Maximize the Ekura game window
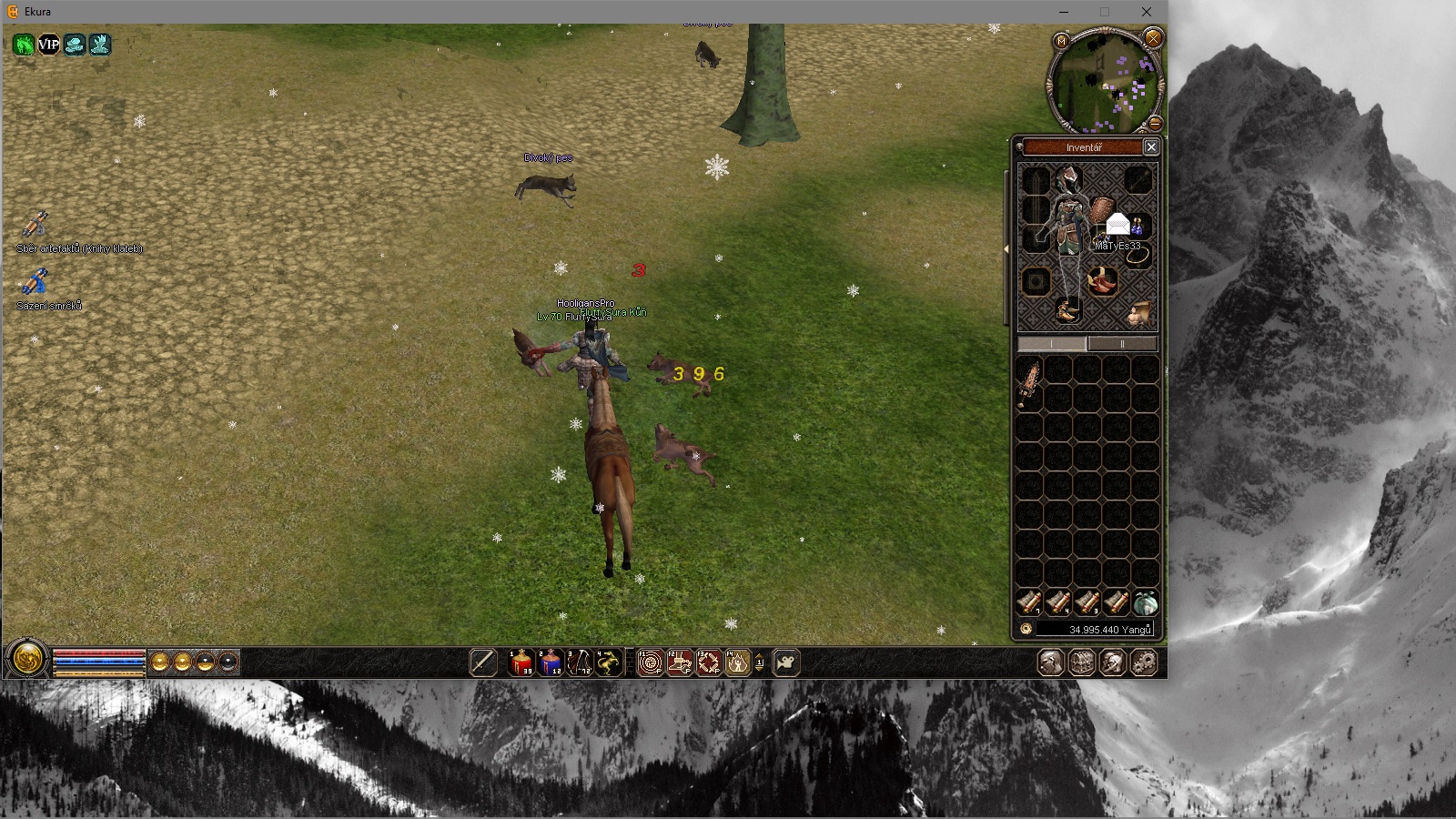 pos(1105,12)
